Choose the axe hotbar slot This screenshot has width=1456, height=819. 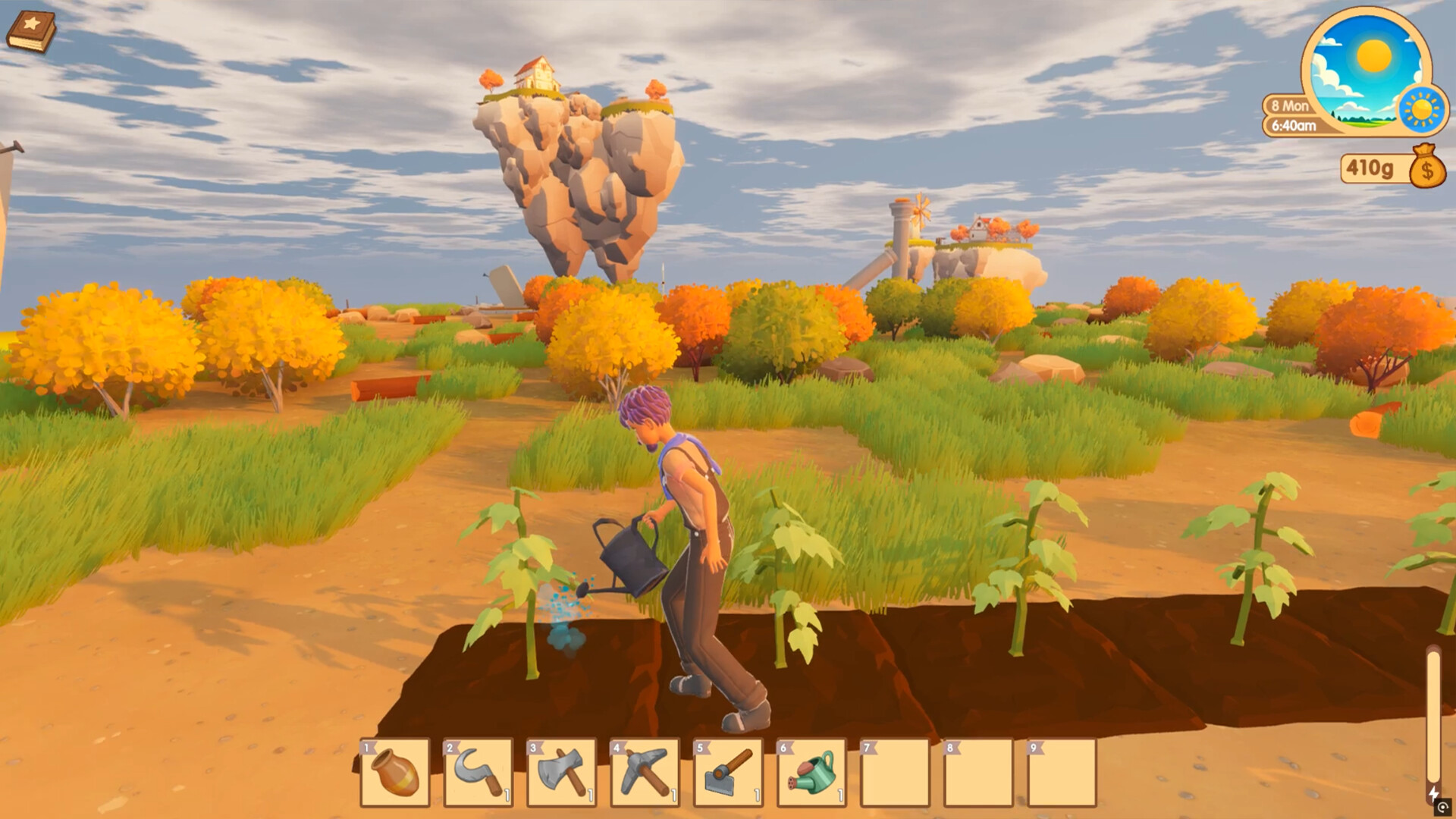[x=562, y=773]
